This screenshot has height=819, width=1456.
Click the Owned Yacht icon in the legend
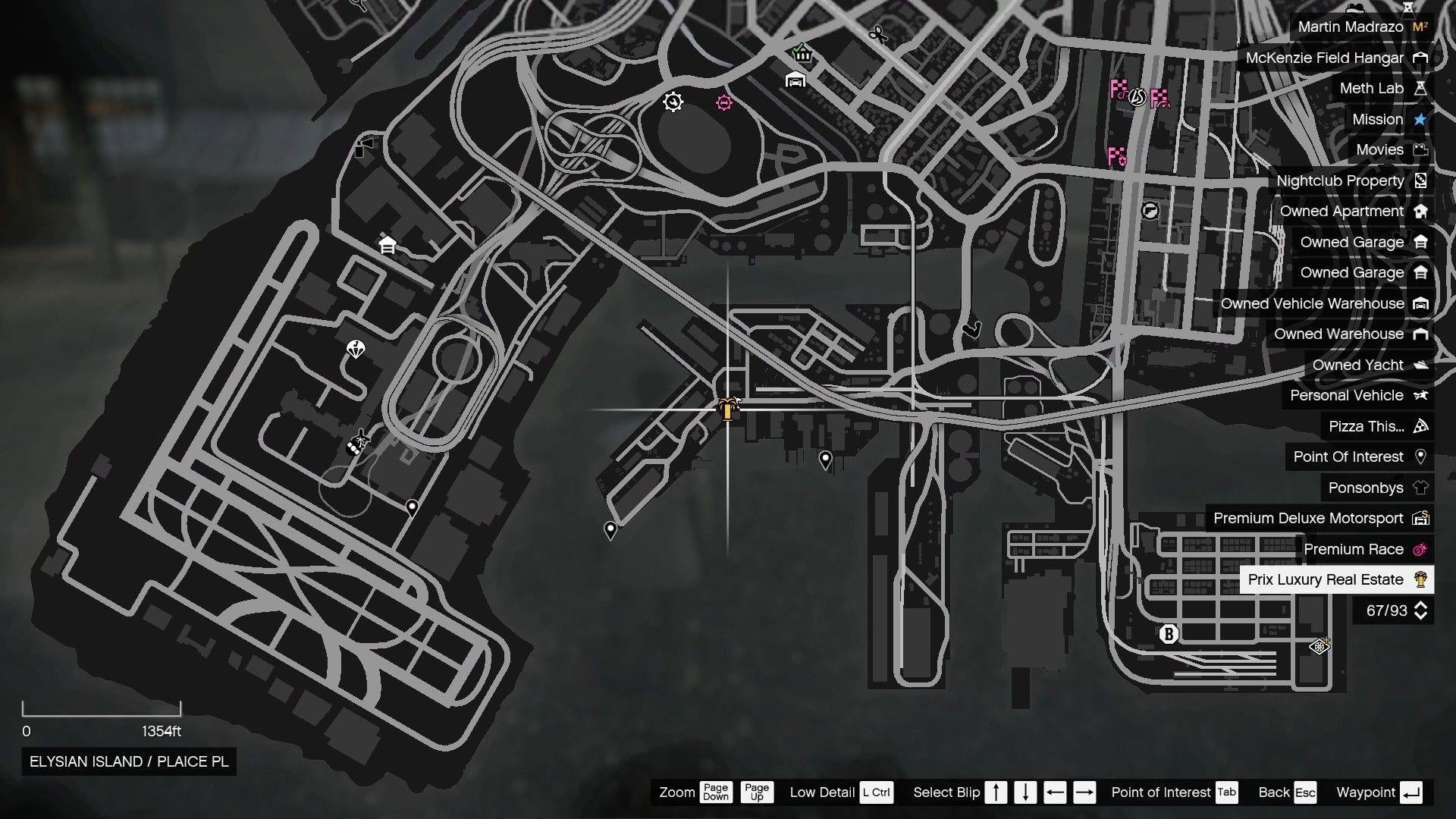1422,365
